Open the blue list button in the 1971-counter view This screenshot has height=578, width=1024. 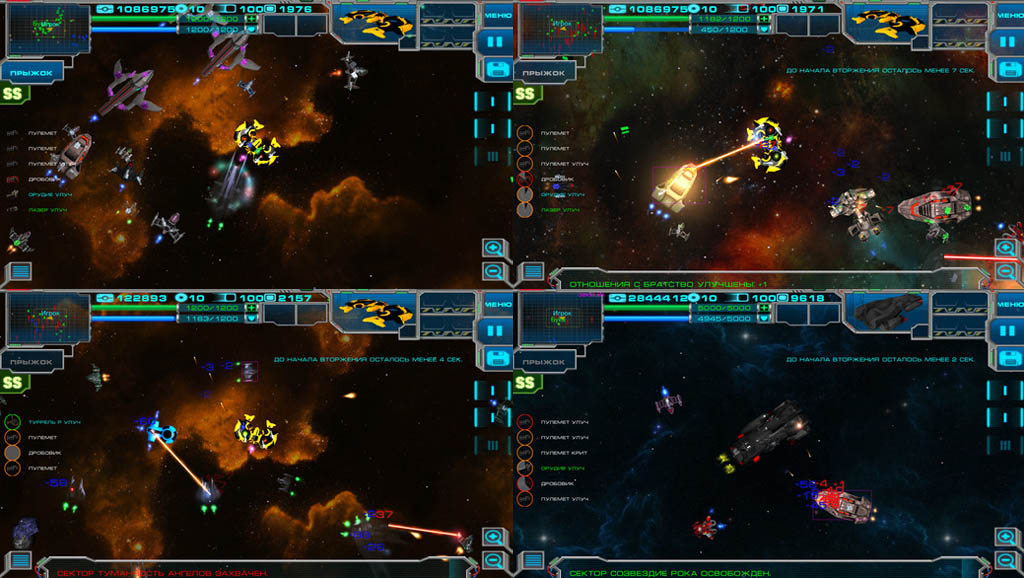pos(532,271)
